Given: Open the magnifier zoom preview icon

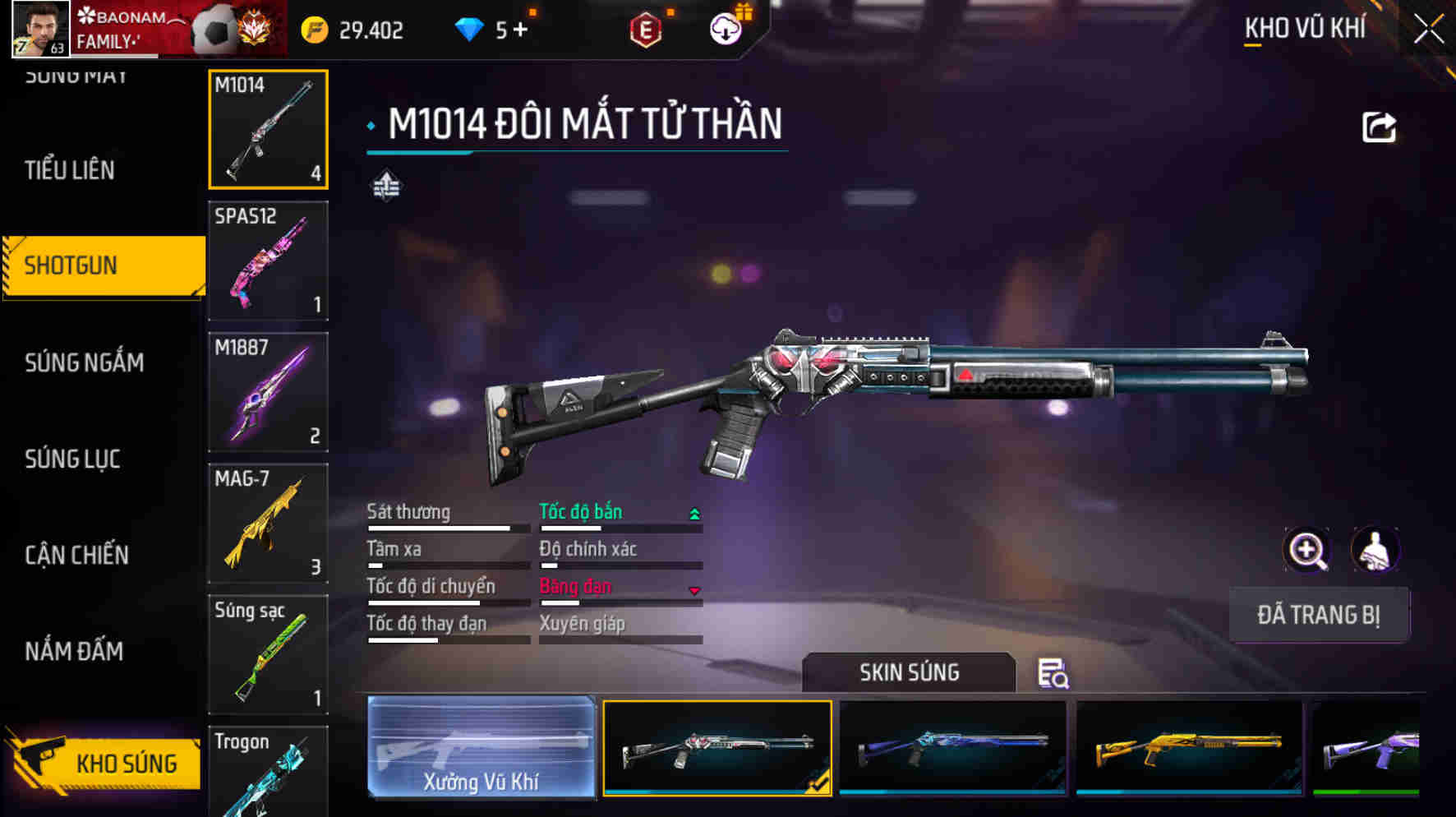Looking at the screenshot, I should point(1306,550).
